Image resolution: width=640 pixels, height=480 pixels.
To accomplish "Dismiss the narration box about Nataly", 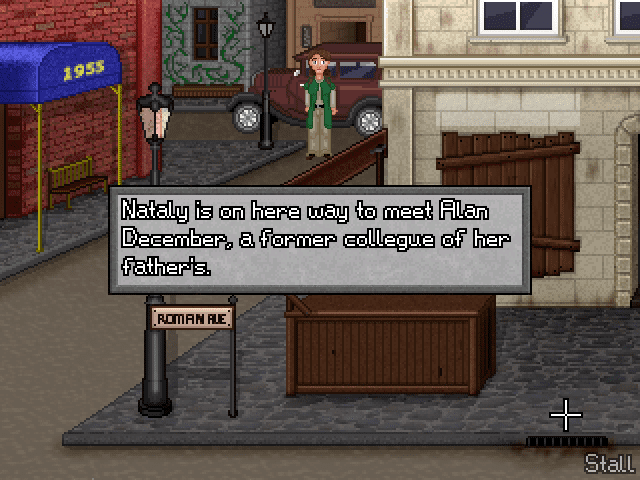I will click(319, 239).
